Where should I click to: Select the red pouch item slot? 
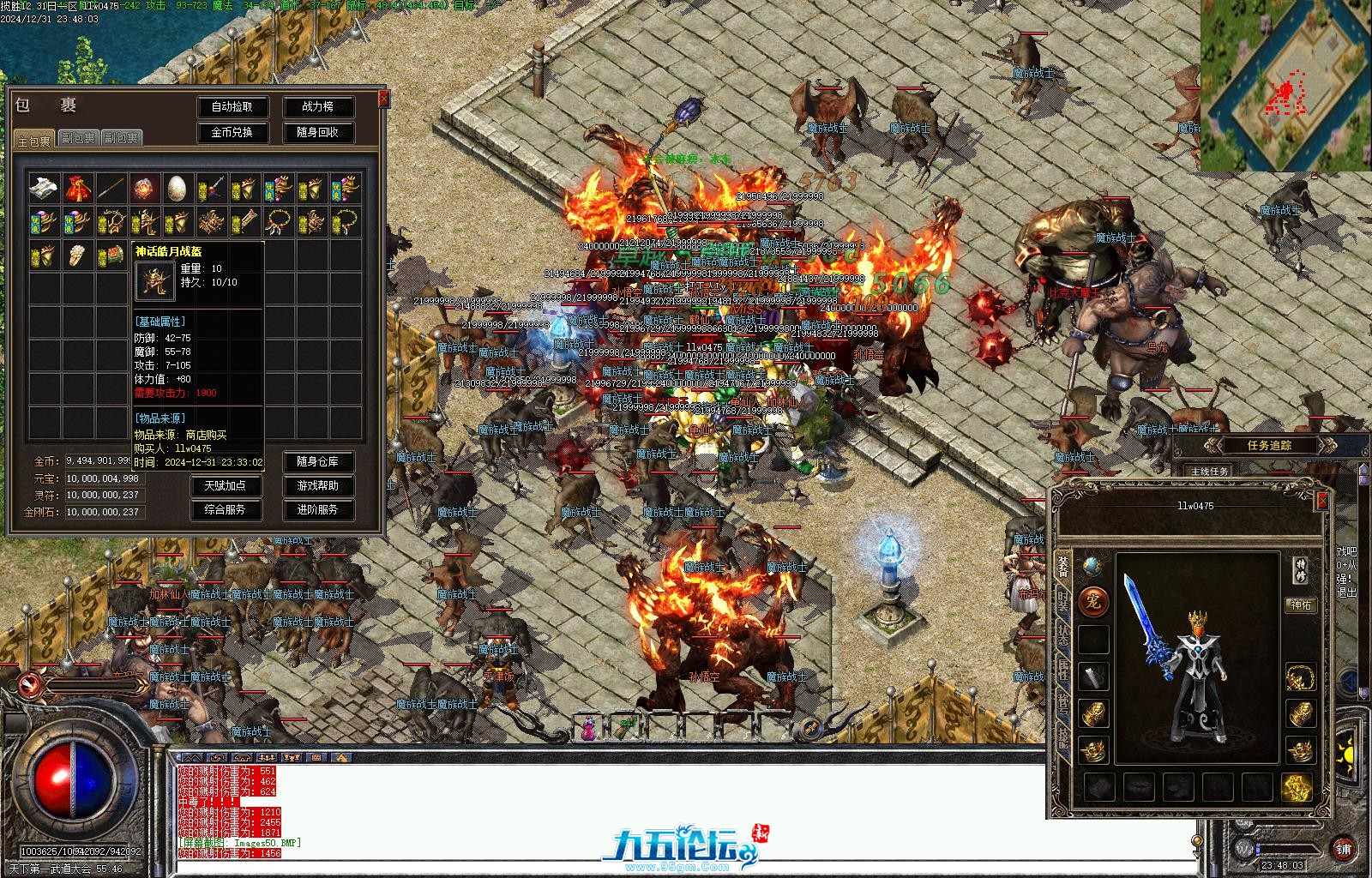click(x=78, y=188)
